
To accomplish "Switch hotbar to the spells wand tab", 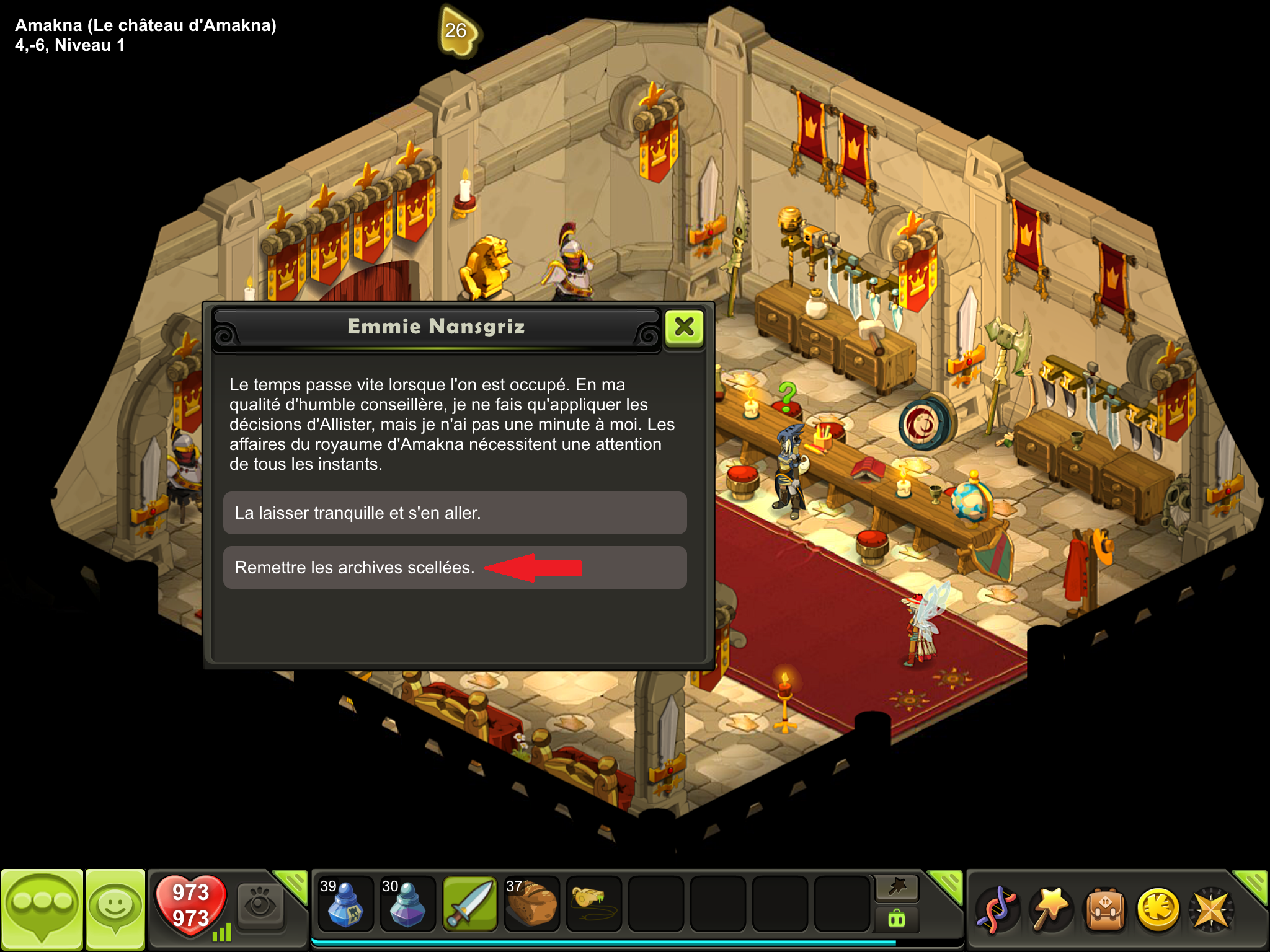I will click(897, 888).
